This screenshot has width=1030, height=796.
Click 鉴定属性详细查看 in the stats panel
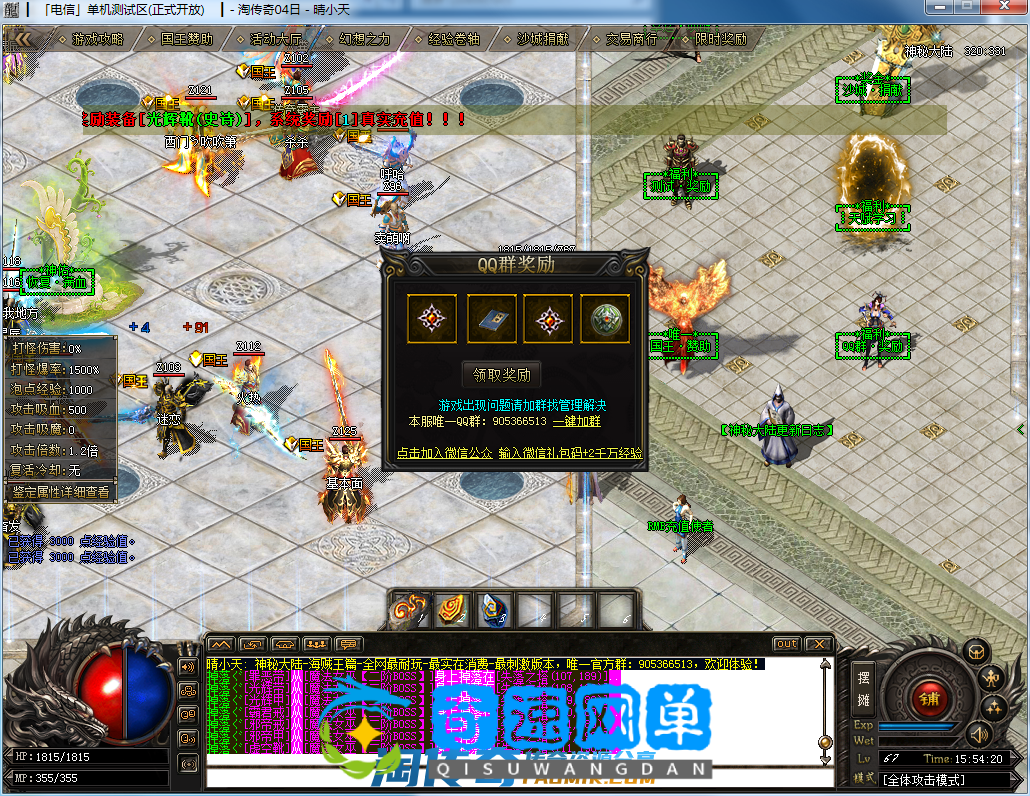point(60,491)
